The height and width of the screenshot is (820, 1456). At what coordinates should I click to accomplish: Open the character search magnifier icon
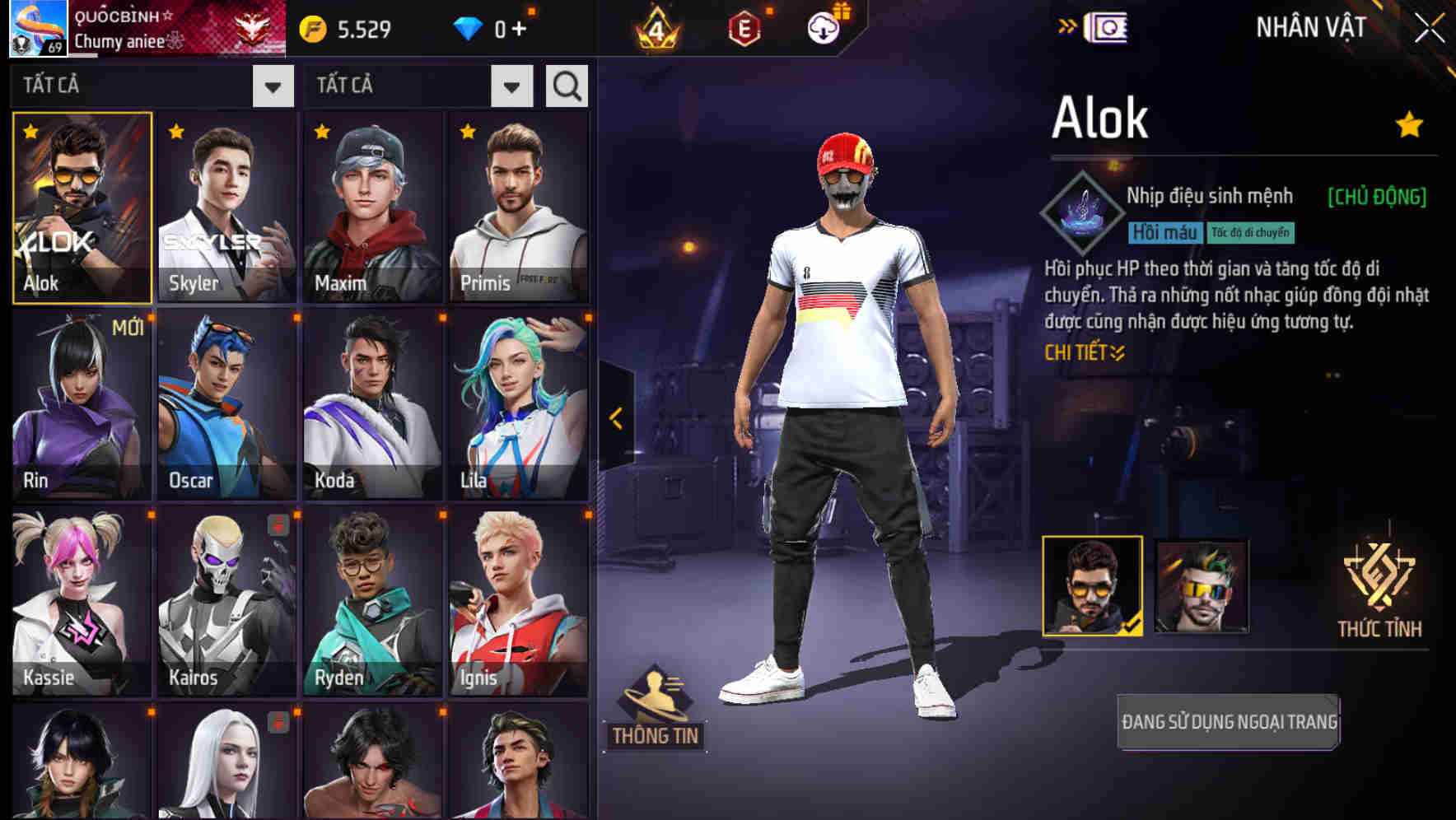(x=566, y=85)
